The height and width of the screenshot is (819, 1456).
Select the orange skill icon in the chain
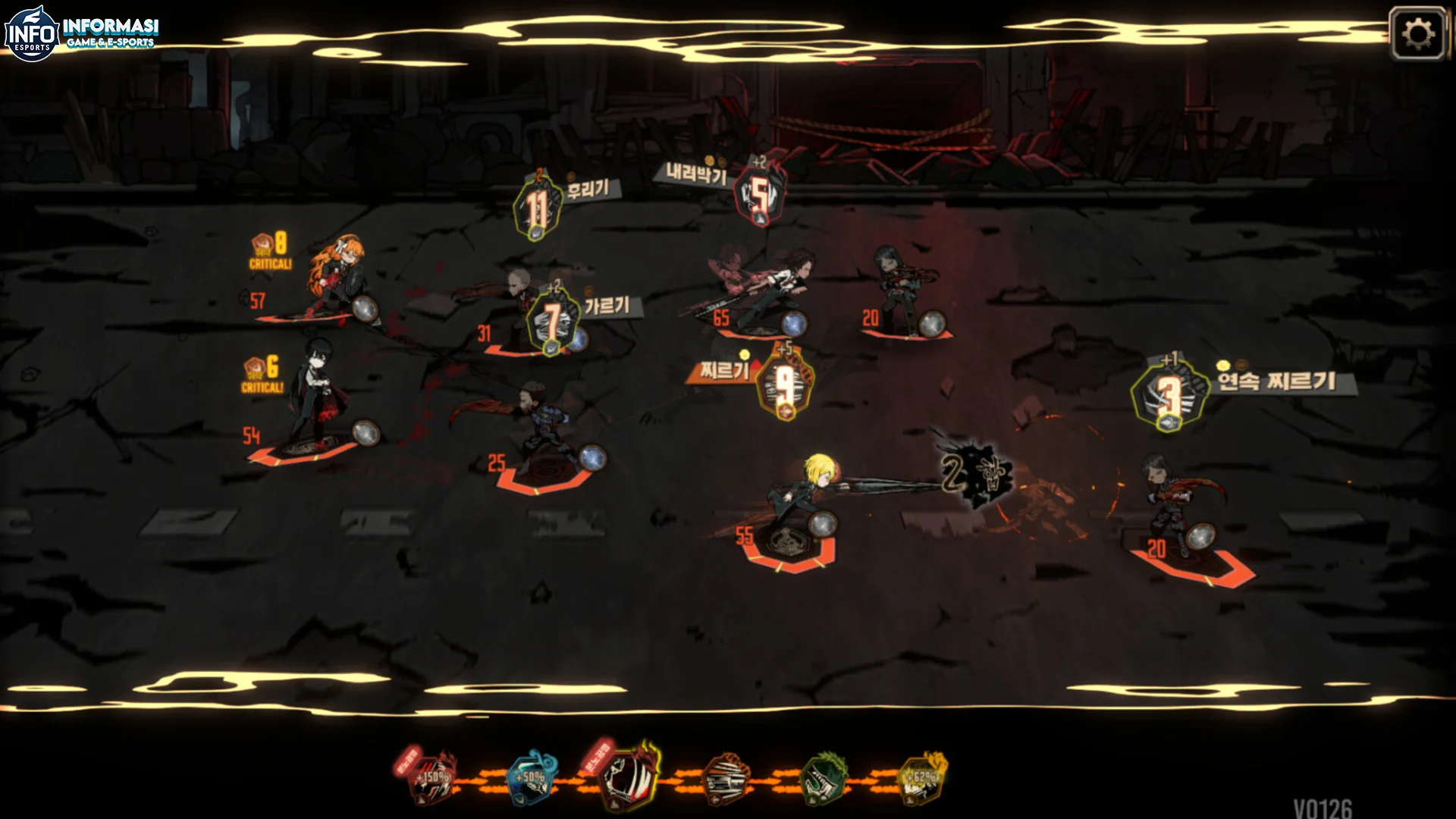pos(726,779)
